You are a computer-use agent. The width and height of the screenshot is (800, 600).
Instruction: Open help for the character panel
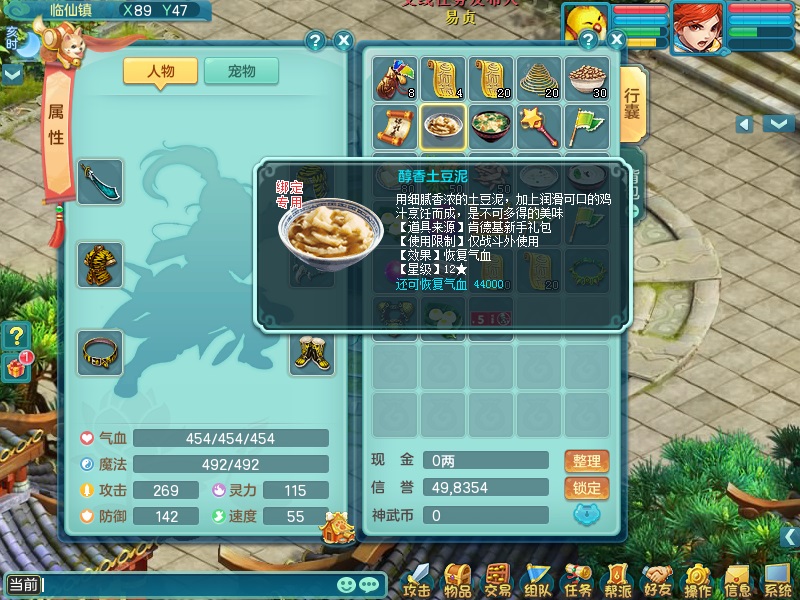(315, 41)
